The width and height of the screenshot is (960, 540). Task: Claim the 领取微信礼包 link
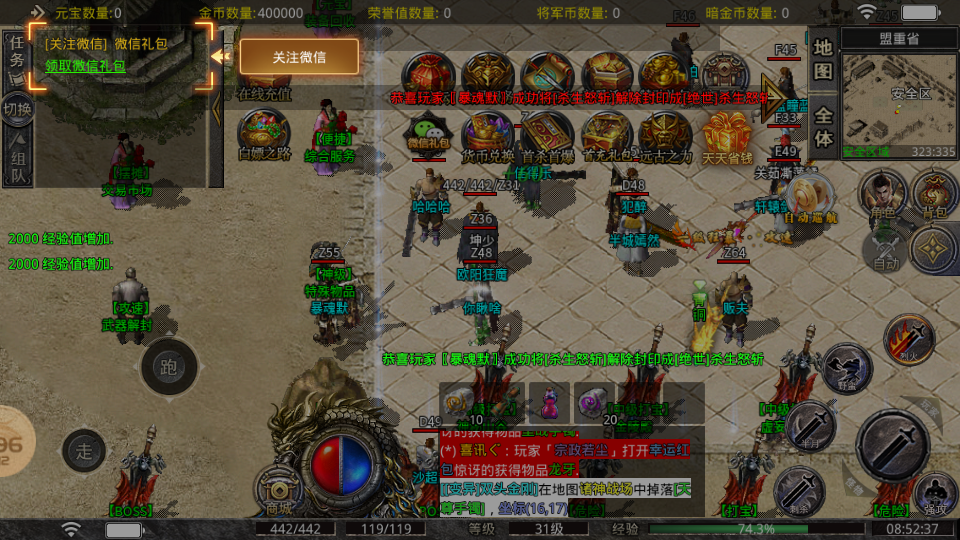(x=85, y=66)
